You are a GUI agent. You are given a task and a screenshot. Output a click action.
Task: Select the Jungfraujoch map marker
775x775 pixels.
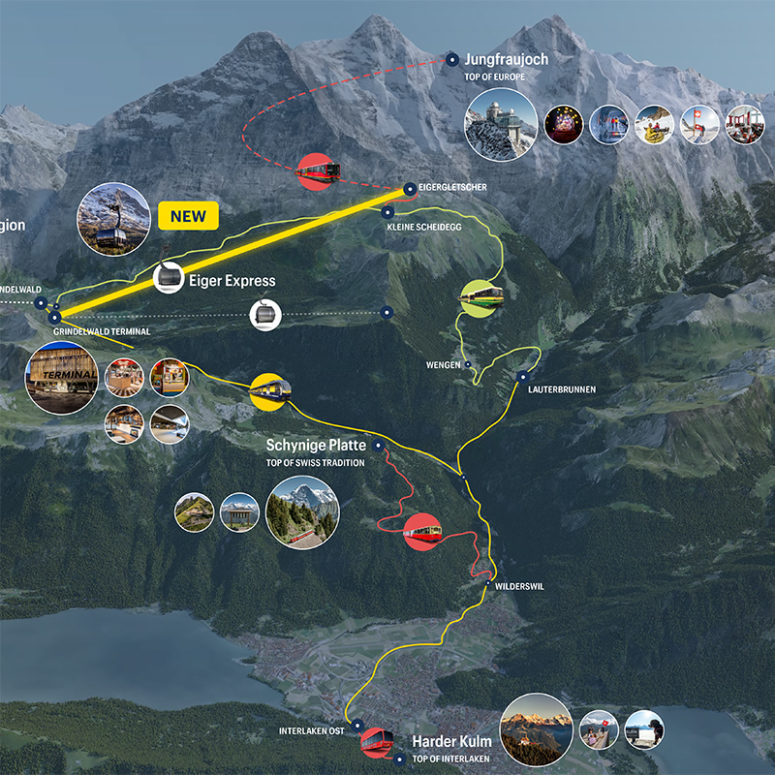coord(452,60)
